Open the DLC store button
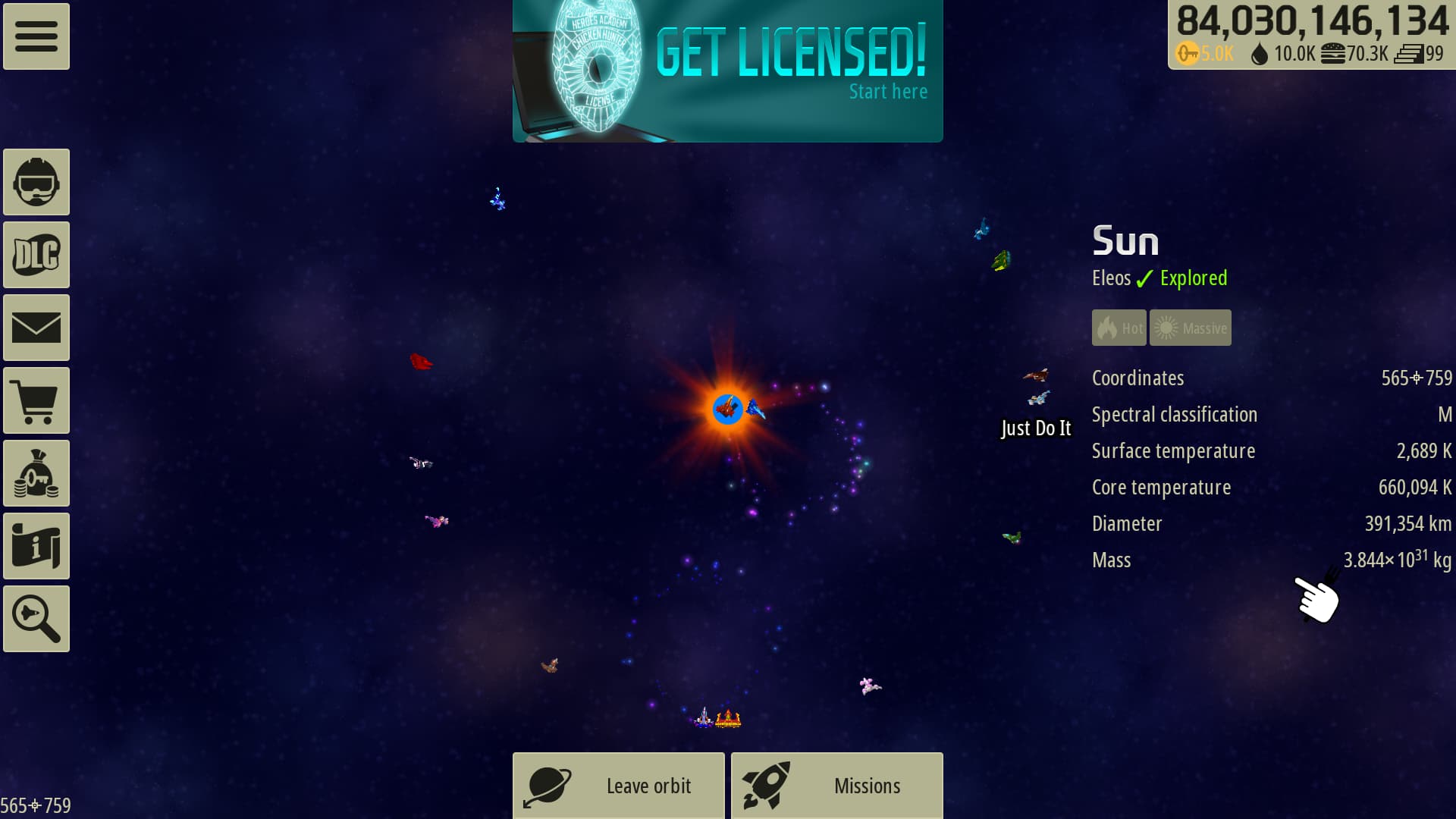 click(x=36, y=255)
